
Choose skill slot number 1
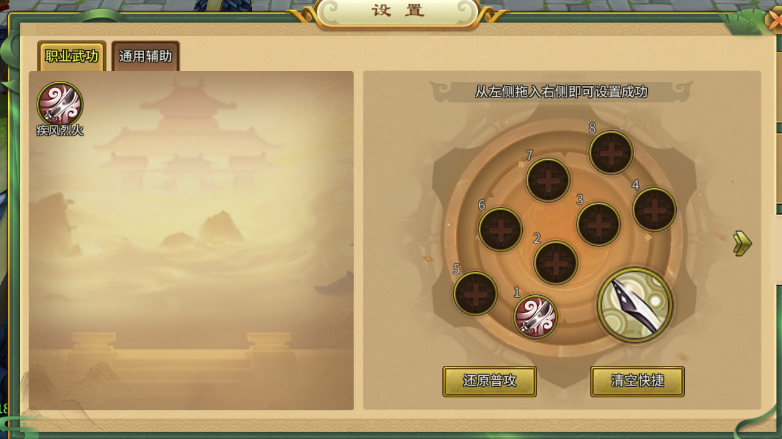click(535, 316)
